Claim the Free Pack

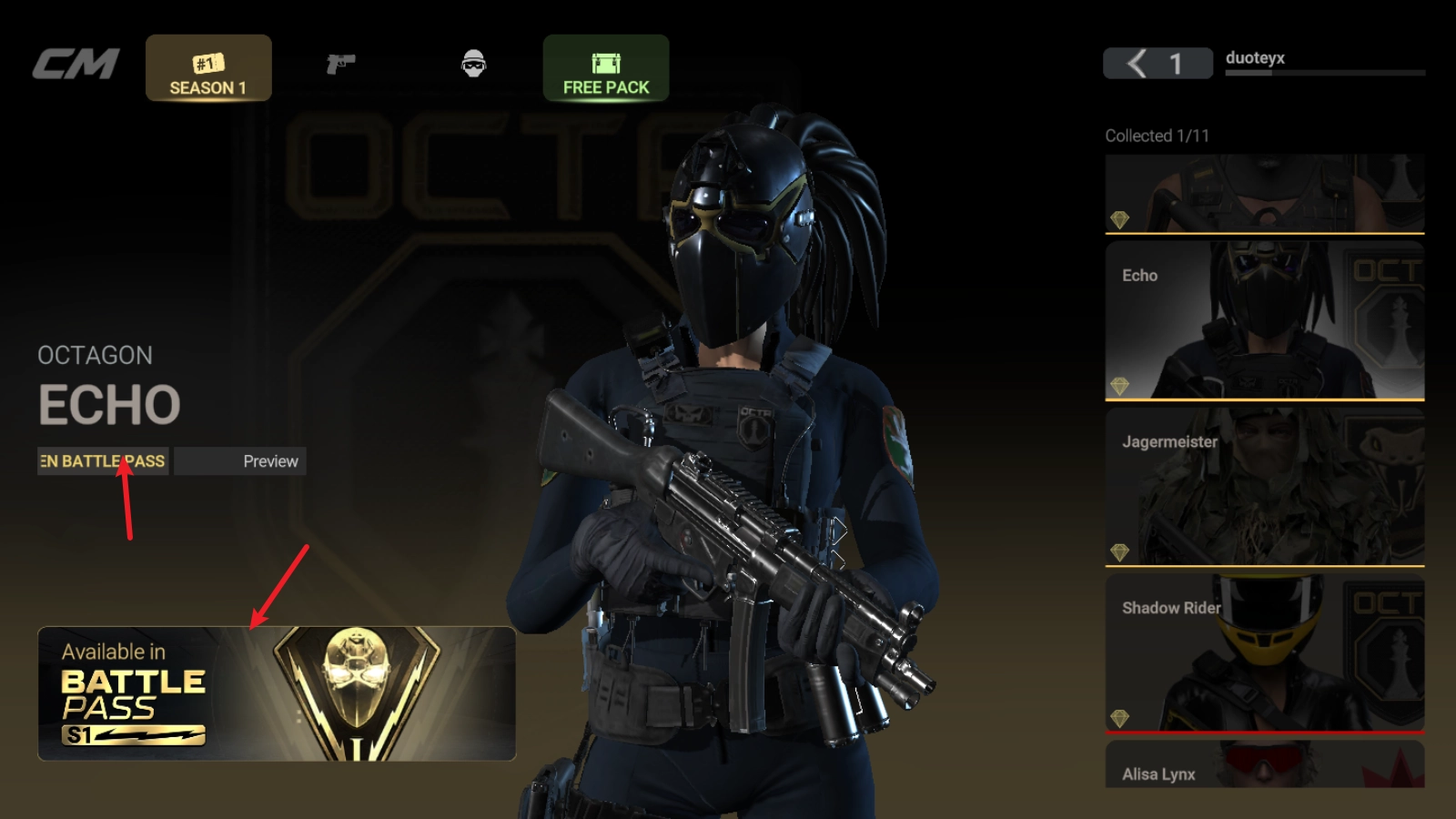click(606, 69)
